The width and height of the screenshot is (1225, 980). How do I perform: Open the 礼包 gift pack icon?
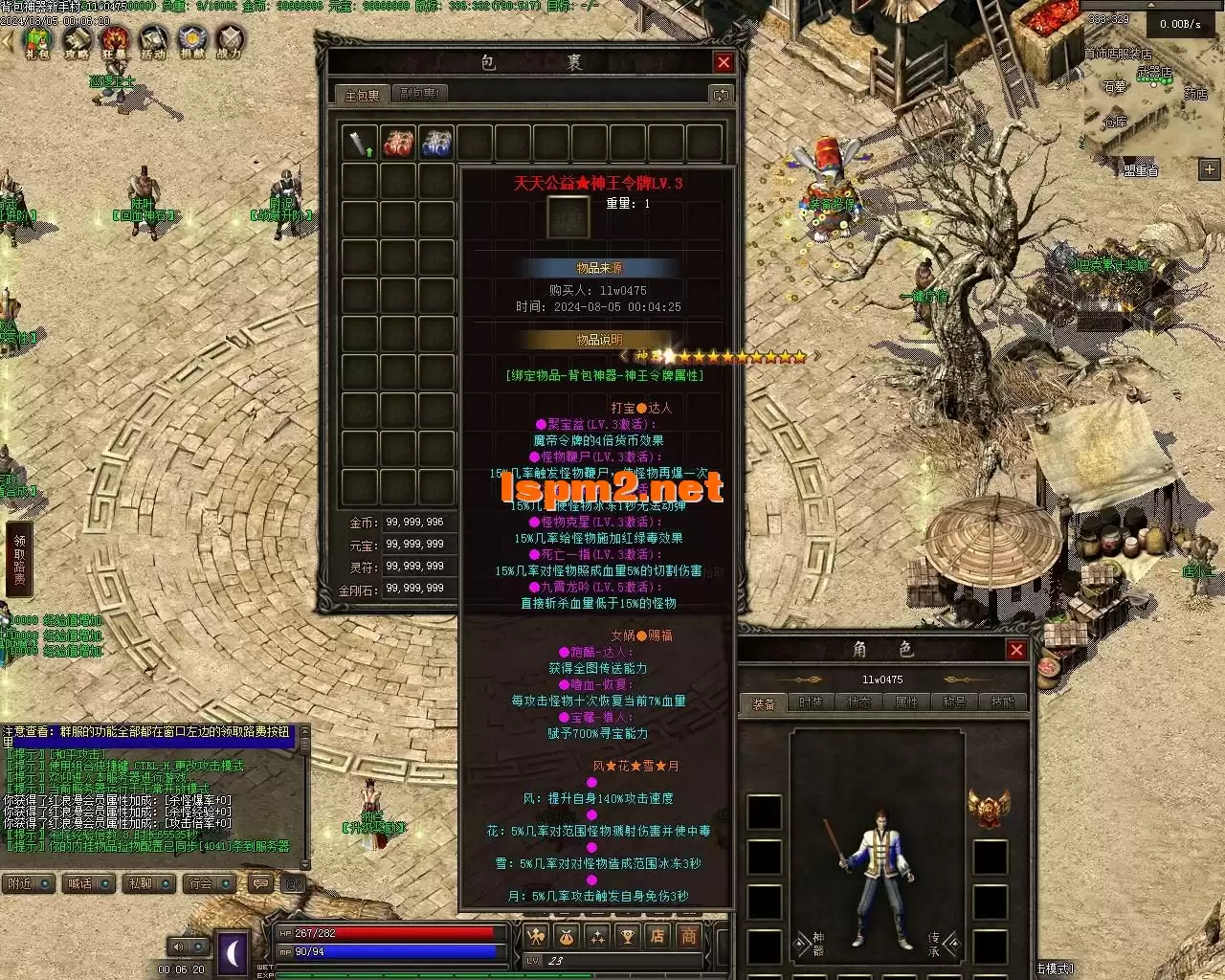coord(37,41)
